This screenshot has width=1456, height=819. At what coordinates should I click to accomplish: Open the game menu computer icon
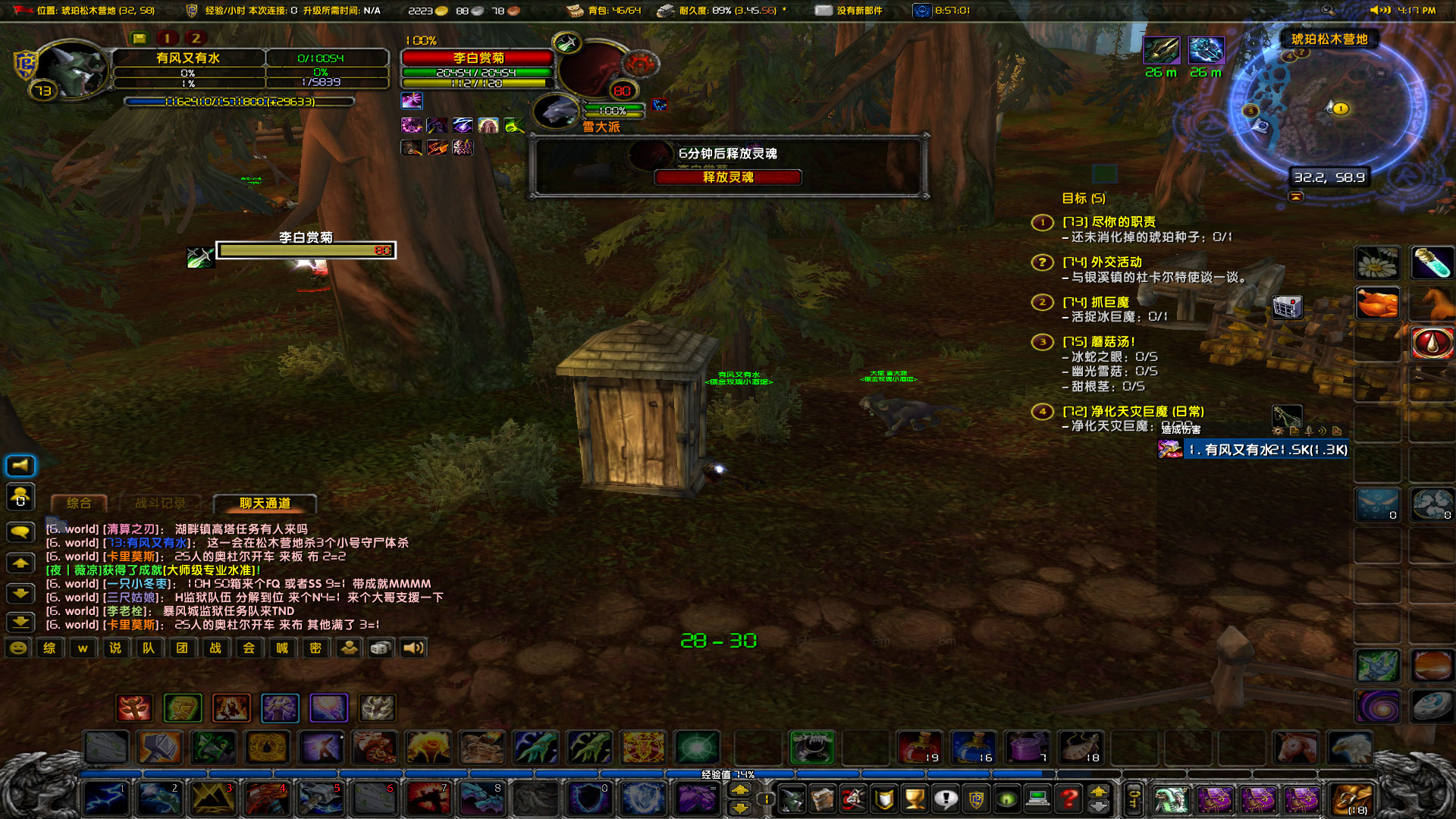point(1036,799)
